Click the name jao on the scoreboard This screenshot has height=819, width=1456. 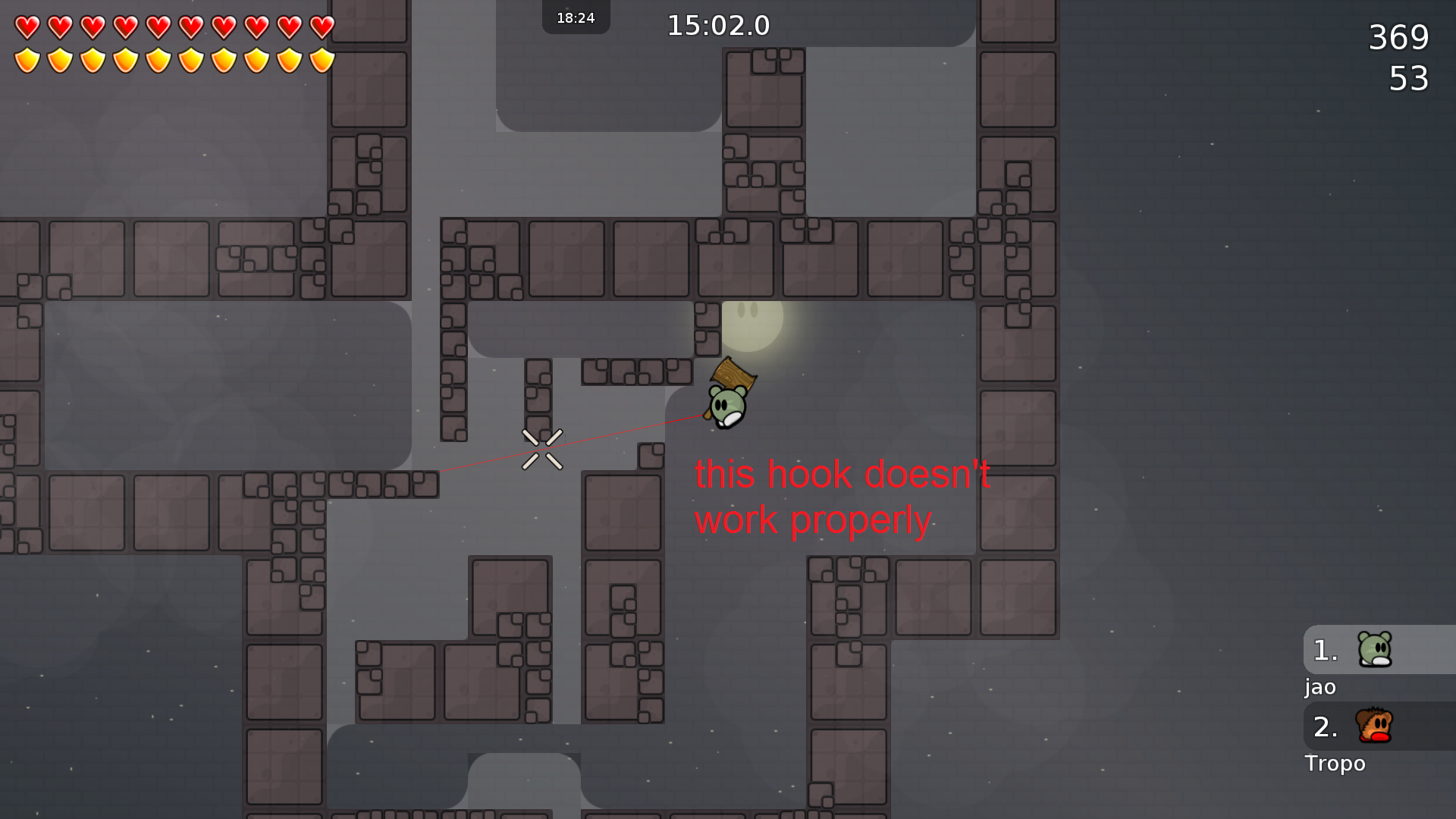1319,687
